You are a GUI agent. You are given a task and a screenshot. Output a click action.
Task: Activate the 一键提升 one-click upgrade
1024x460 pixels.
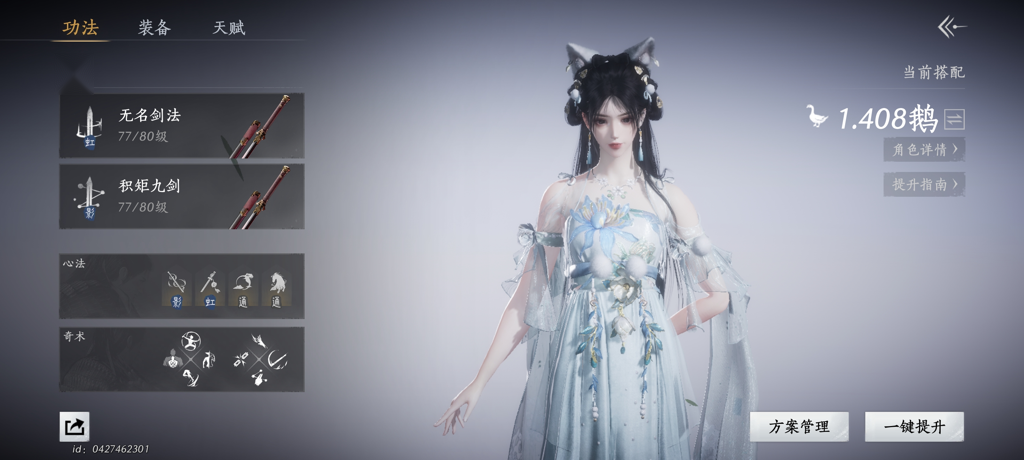point(914,426)
